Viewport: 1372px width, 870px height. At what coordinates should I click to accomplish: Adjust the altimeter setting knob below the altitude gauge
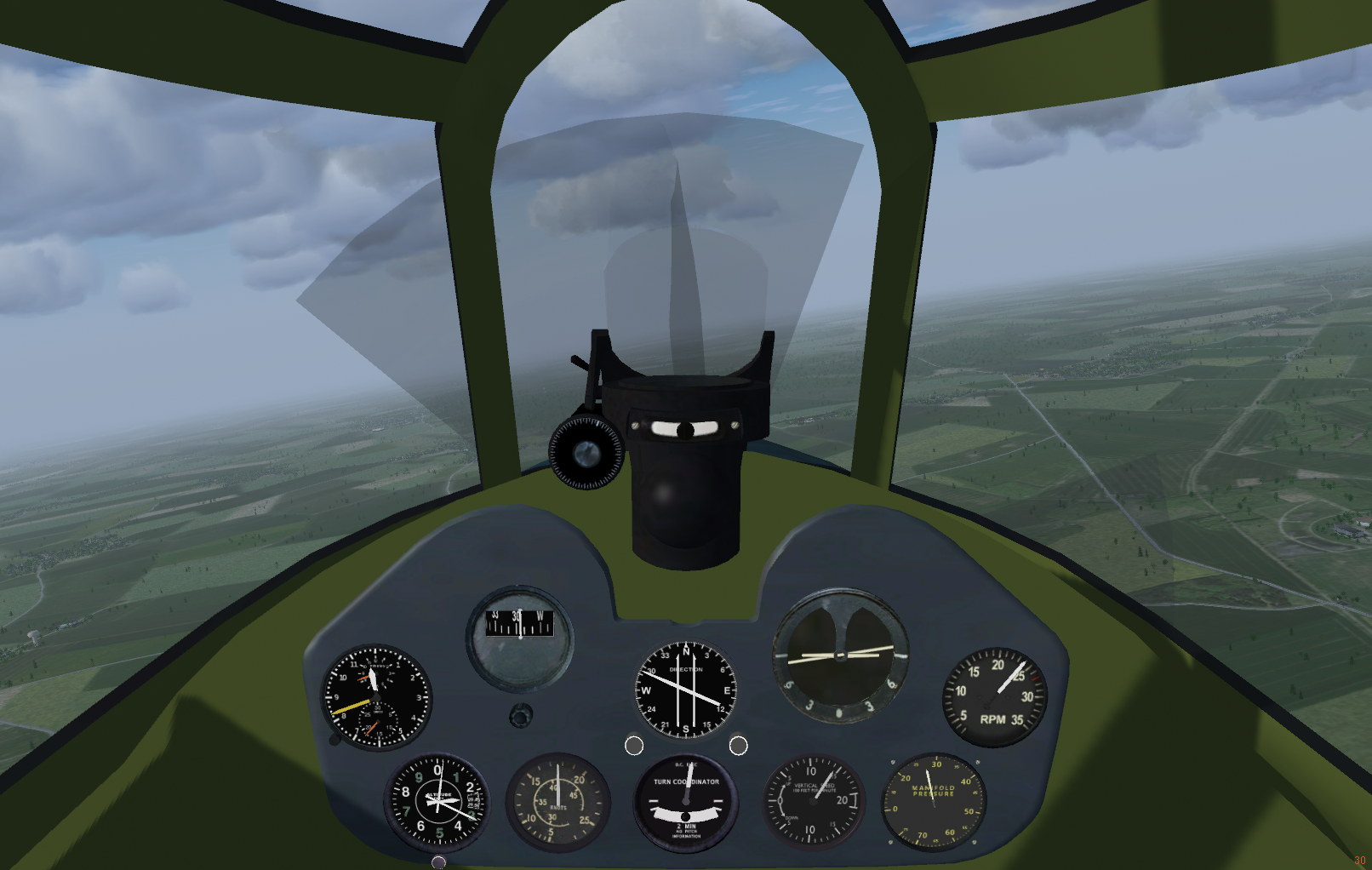438,862
